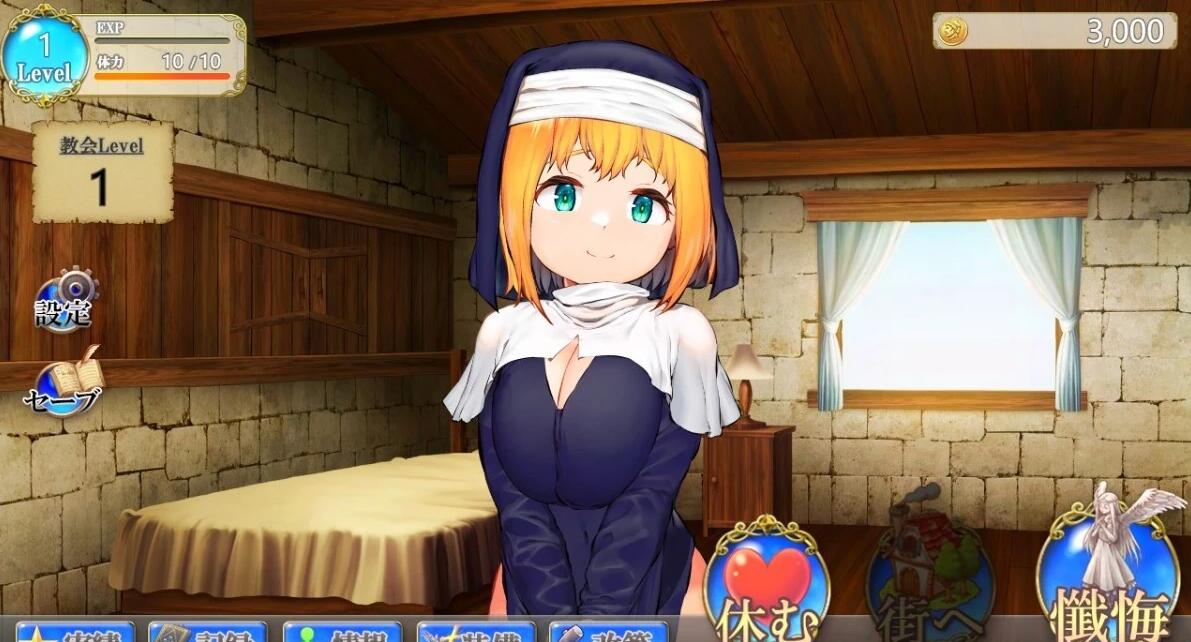
Task: Select the 懺悔 angel confession button
Action: 1108,575
